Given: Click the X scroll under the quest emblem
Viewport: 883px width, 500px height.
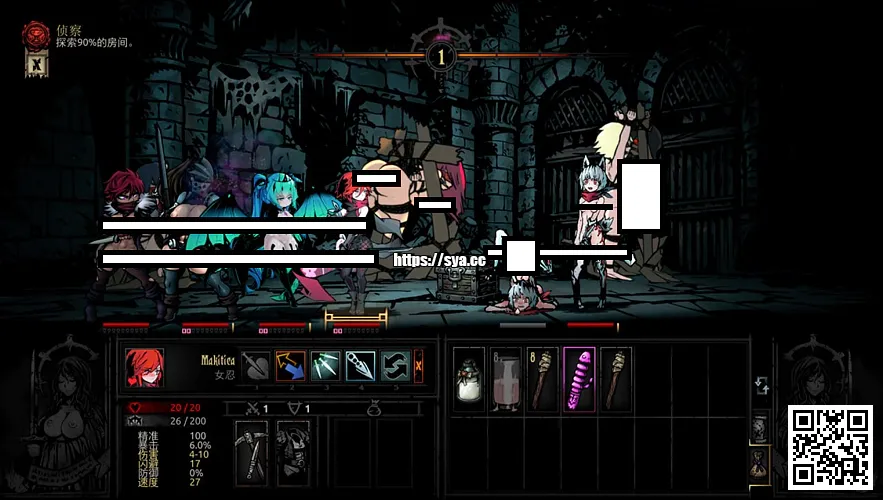Looking at the screenshot, I should (x=35, y=66).
